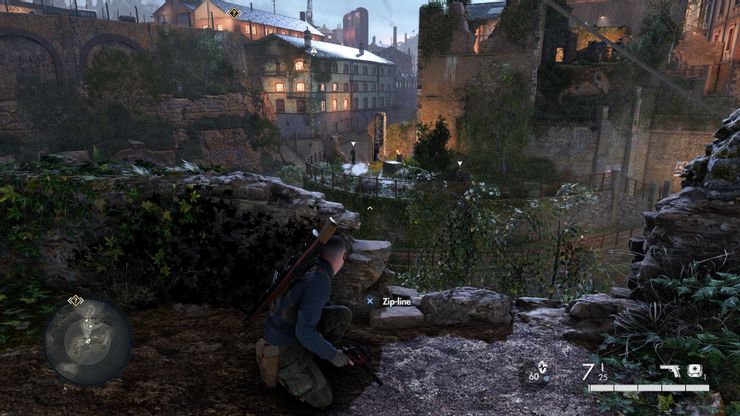The height and width of the screenshot is (416, 740).
Task: Click the circular minimap
Action: coord(87,341)
